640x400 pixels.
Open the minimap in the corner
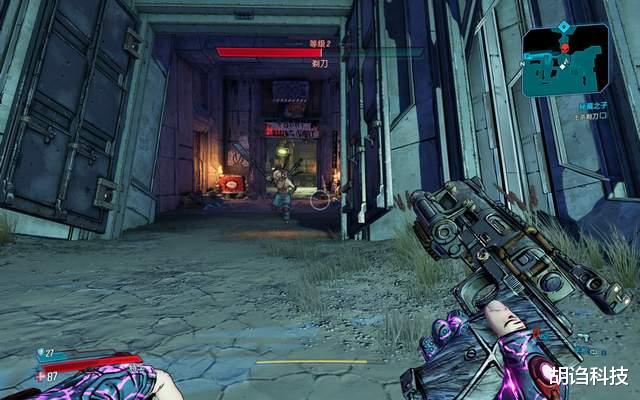[x=565, y=60]
